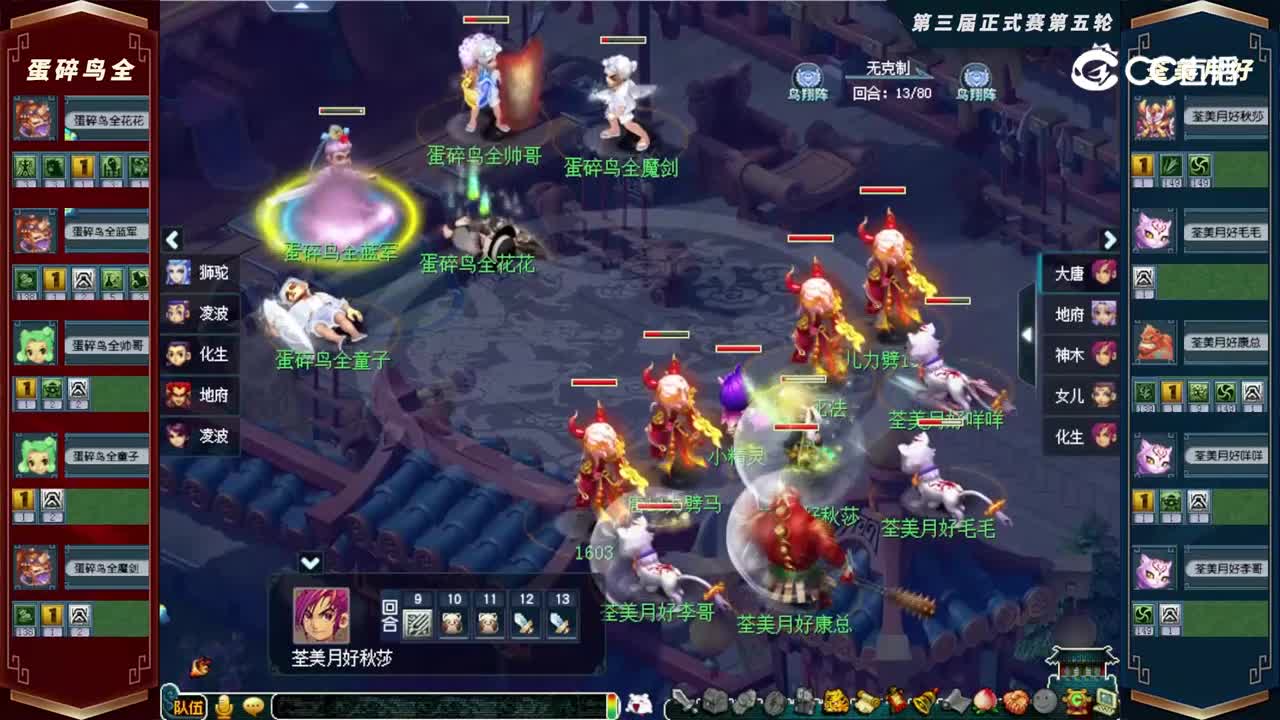
Task: Click the golden lion icon on the bottom toolbar
Action: tap(836, 700)
